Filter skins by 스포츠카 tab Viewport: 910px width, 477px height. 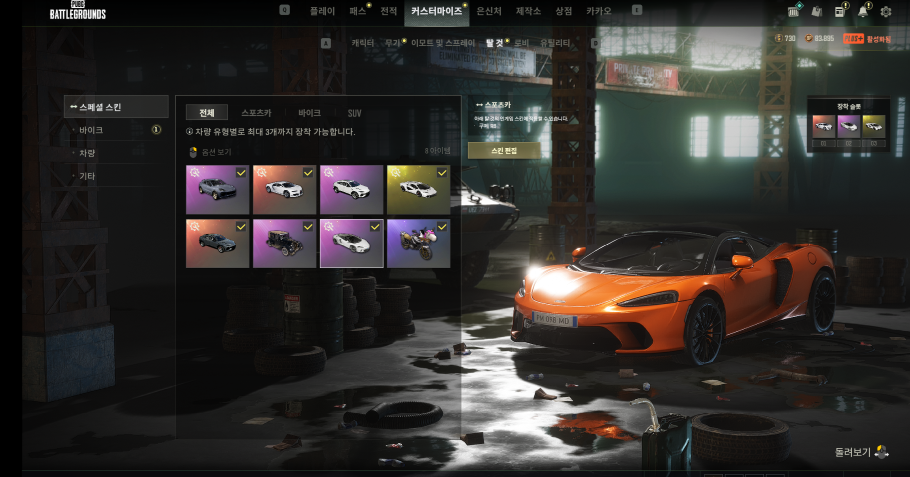pos(256,113)
